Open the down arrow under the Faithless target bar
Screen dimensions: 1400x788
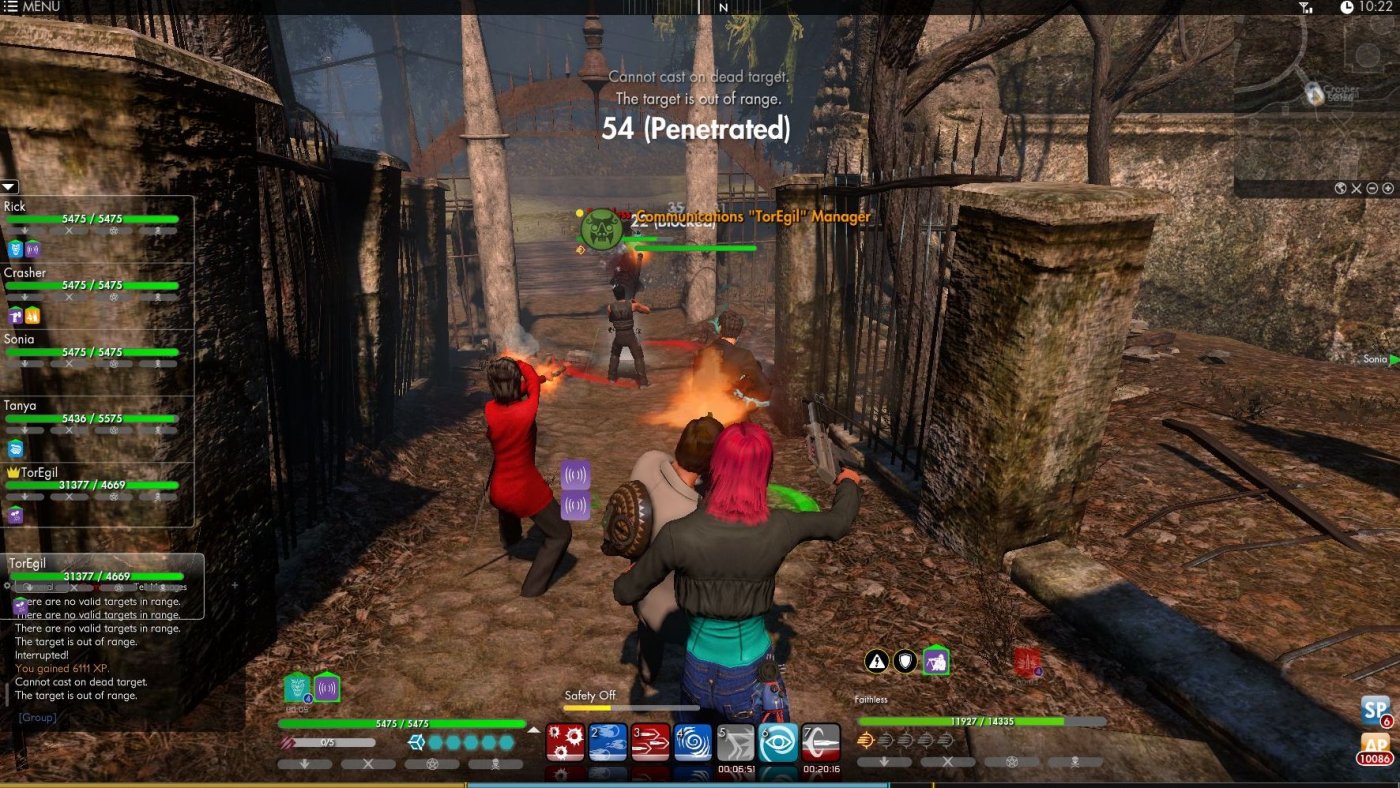(884, 761)
